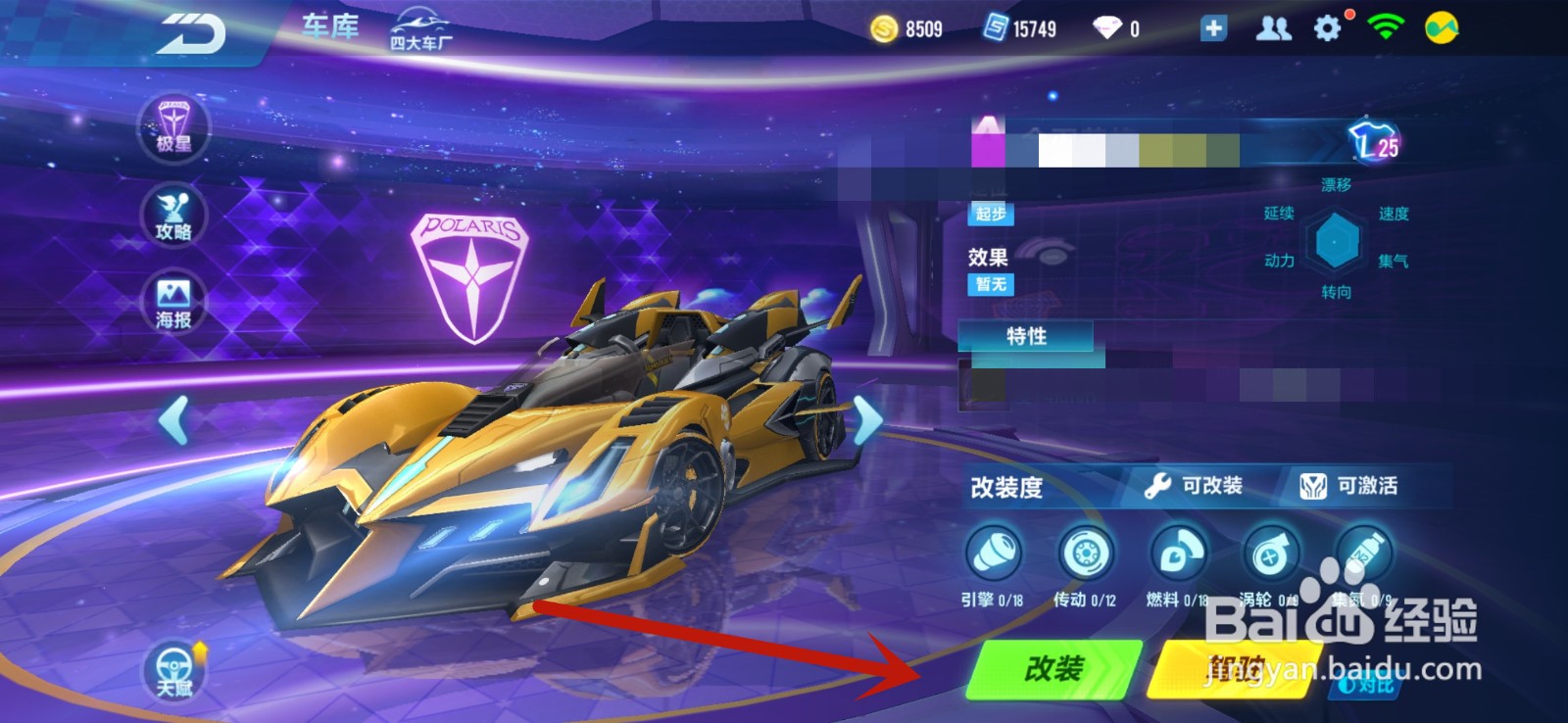
Task: Open the settings gear with red notification dot
Action: pos(1328,28)
